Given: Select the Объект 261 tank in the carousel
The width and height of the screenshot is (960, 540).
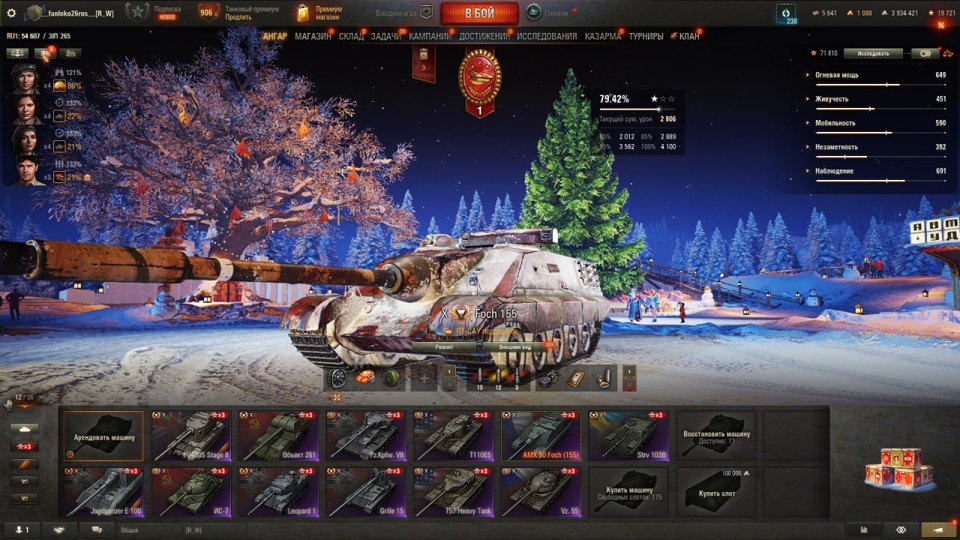Looking at the screenshot, I should point(278,435).
